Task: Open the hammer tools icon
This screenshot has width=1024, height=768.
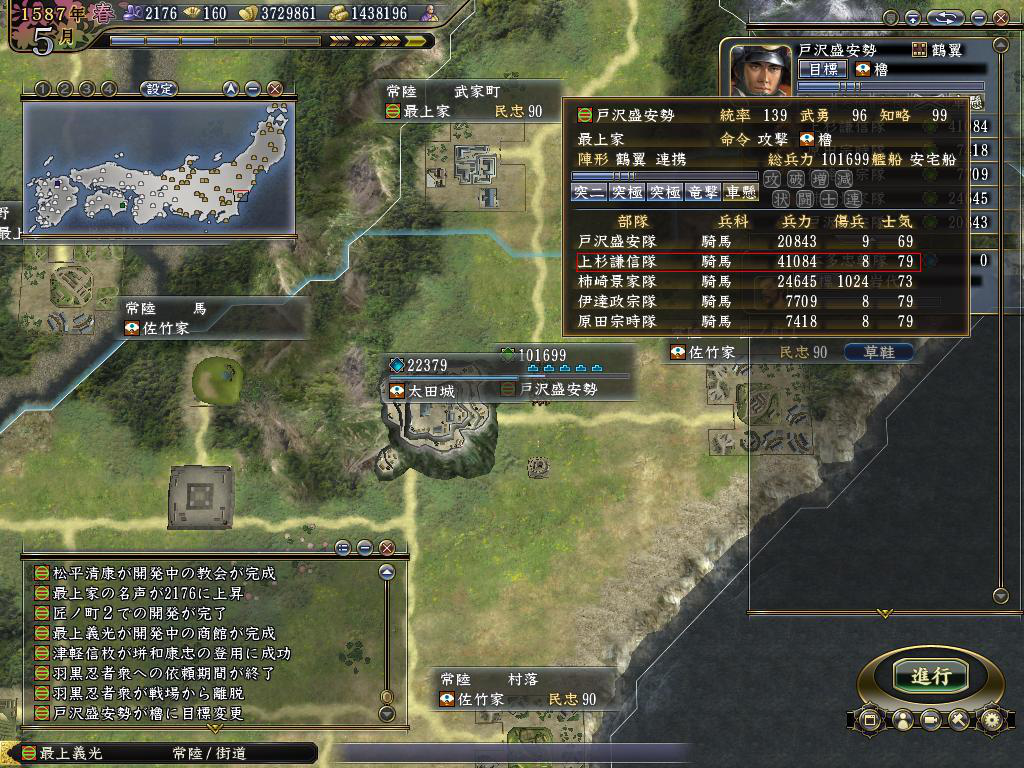Action: (960, 719)
